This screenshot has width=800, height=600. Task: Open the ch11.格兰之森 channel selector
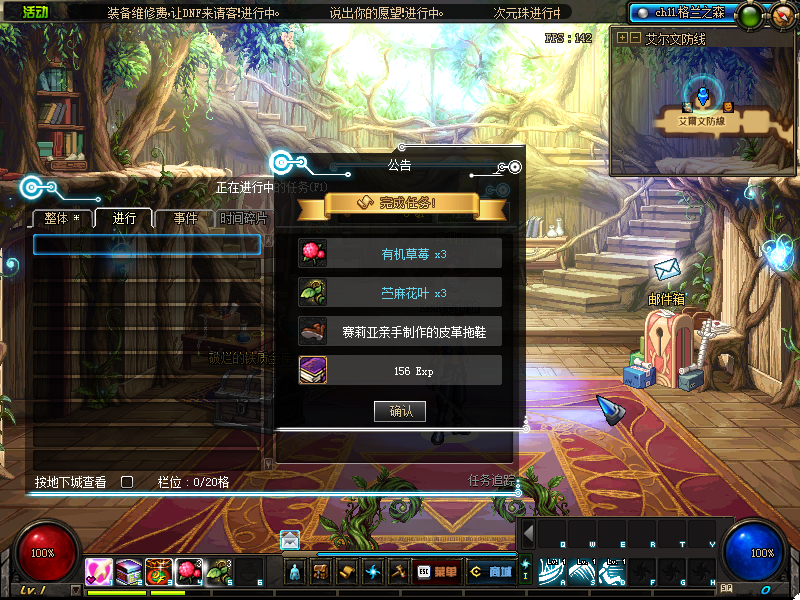680,13
